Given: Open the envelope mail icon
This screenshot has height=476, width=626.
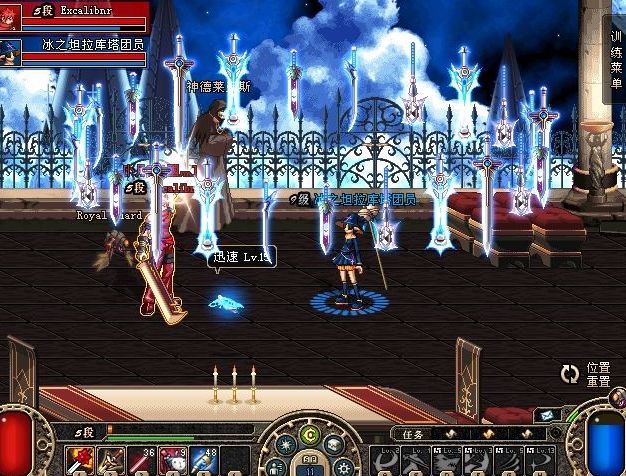Looking at the screenshot, I should (x=547, y=414).
